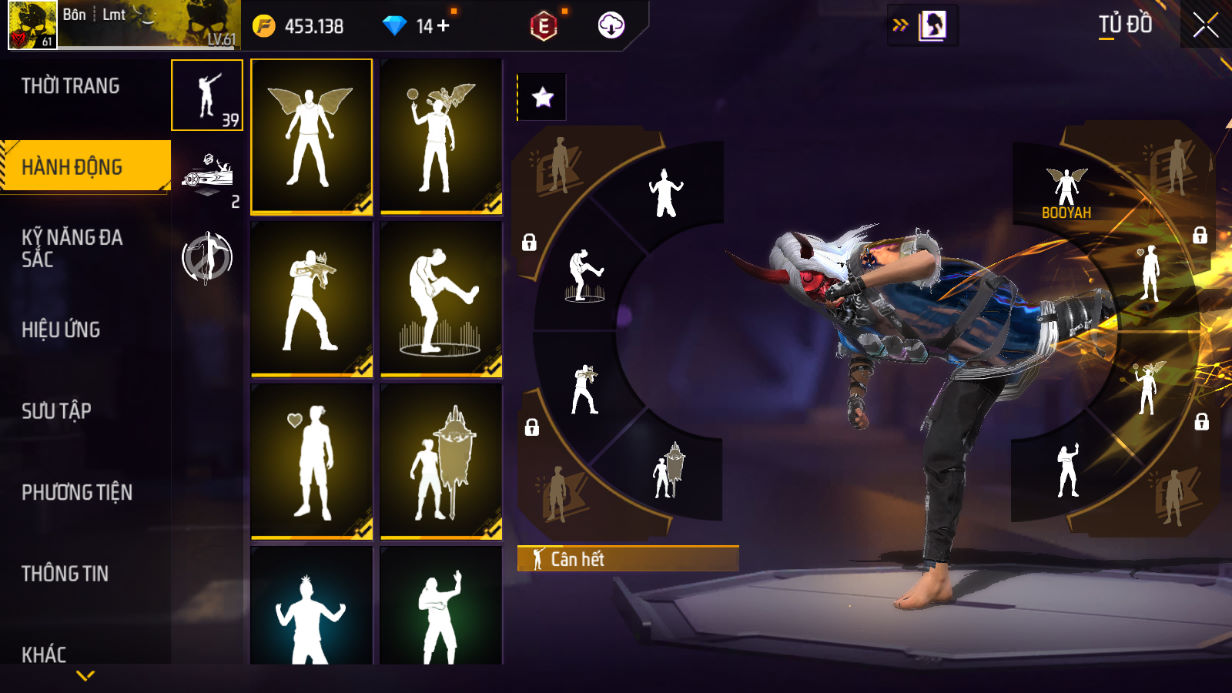Open the Hiệu Ứng category
This screenshot has height=693, width=1232.
click(x=61, y=330)
